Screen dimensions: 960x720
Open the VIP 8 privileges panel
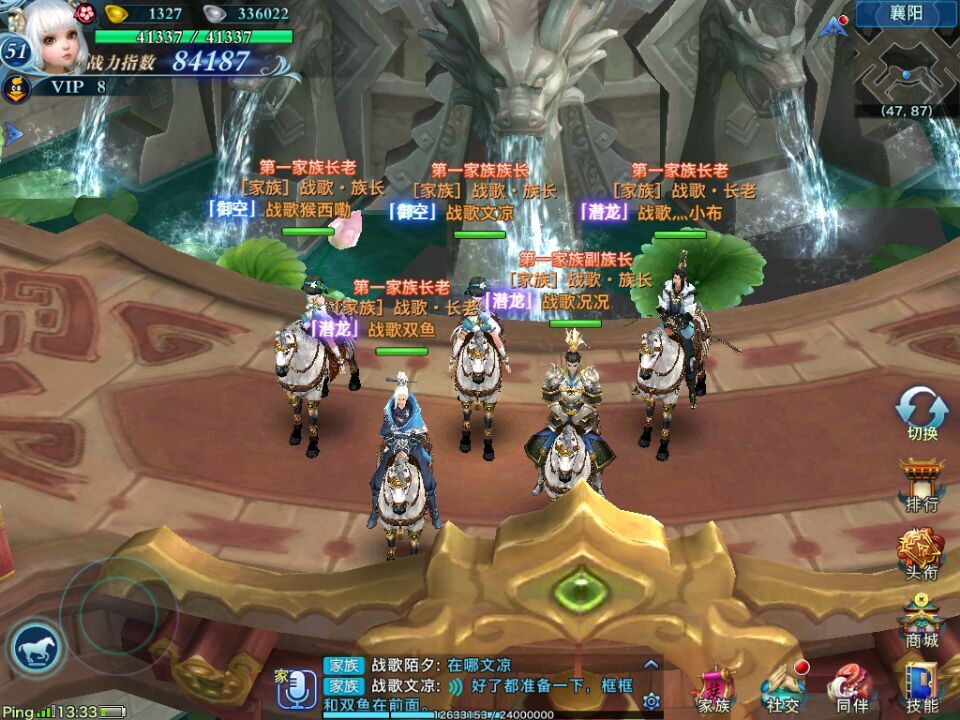[x=73, y=87]
